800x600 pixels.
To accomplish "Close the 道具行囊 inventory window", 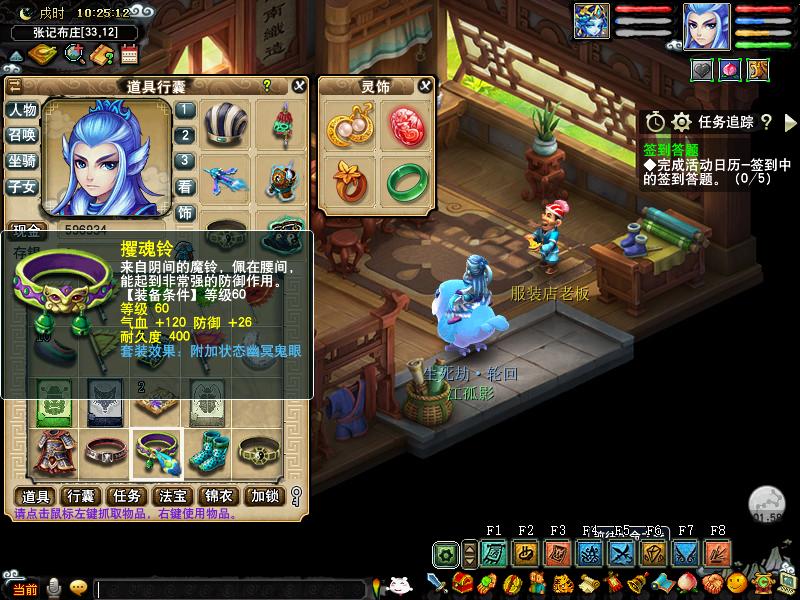I will pyautogui.click(x=299, y=86).
